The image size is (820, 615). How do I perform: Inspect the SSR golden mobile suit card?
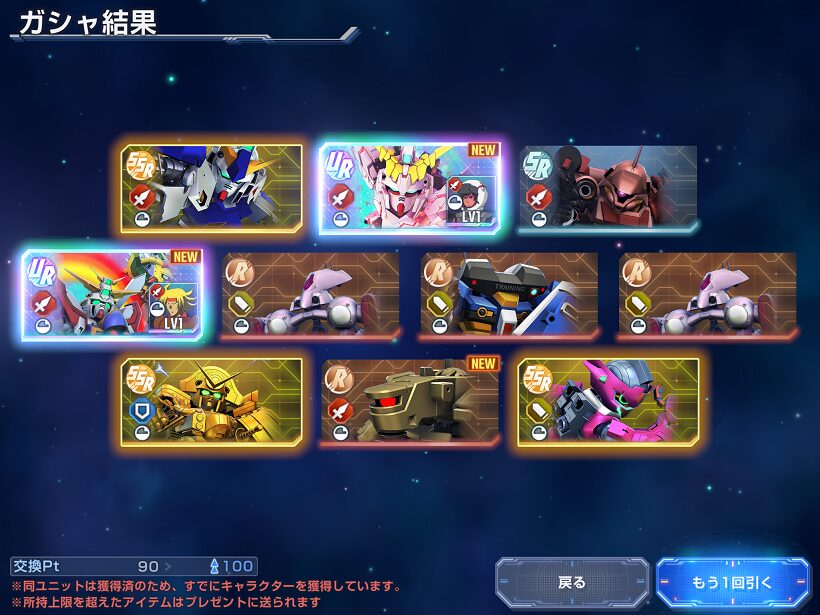211,401
